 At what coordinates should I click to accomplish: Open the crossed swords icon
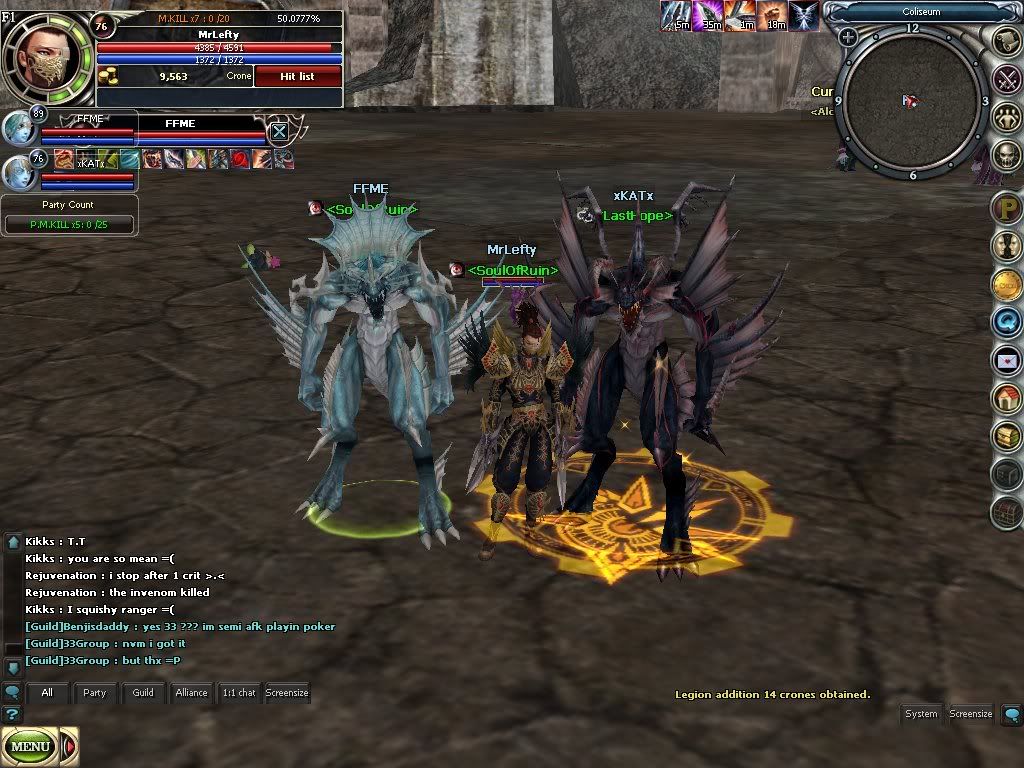tap(1006, 79)
